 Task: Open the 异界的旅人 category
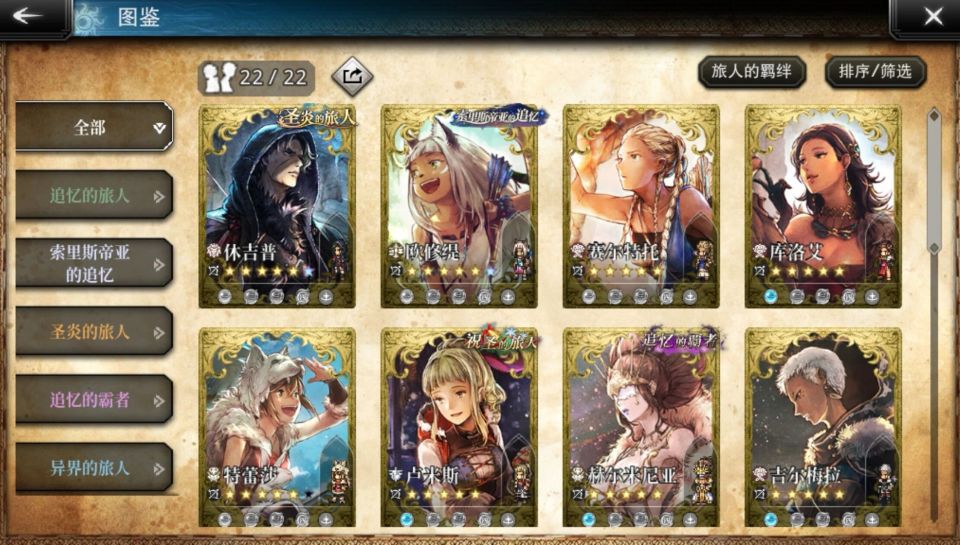[x=94, y=467]
